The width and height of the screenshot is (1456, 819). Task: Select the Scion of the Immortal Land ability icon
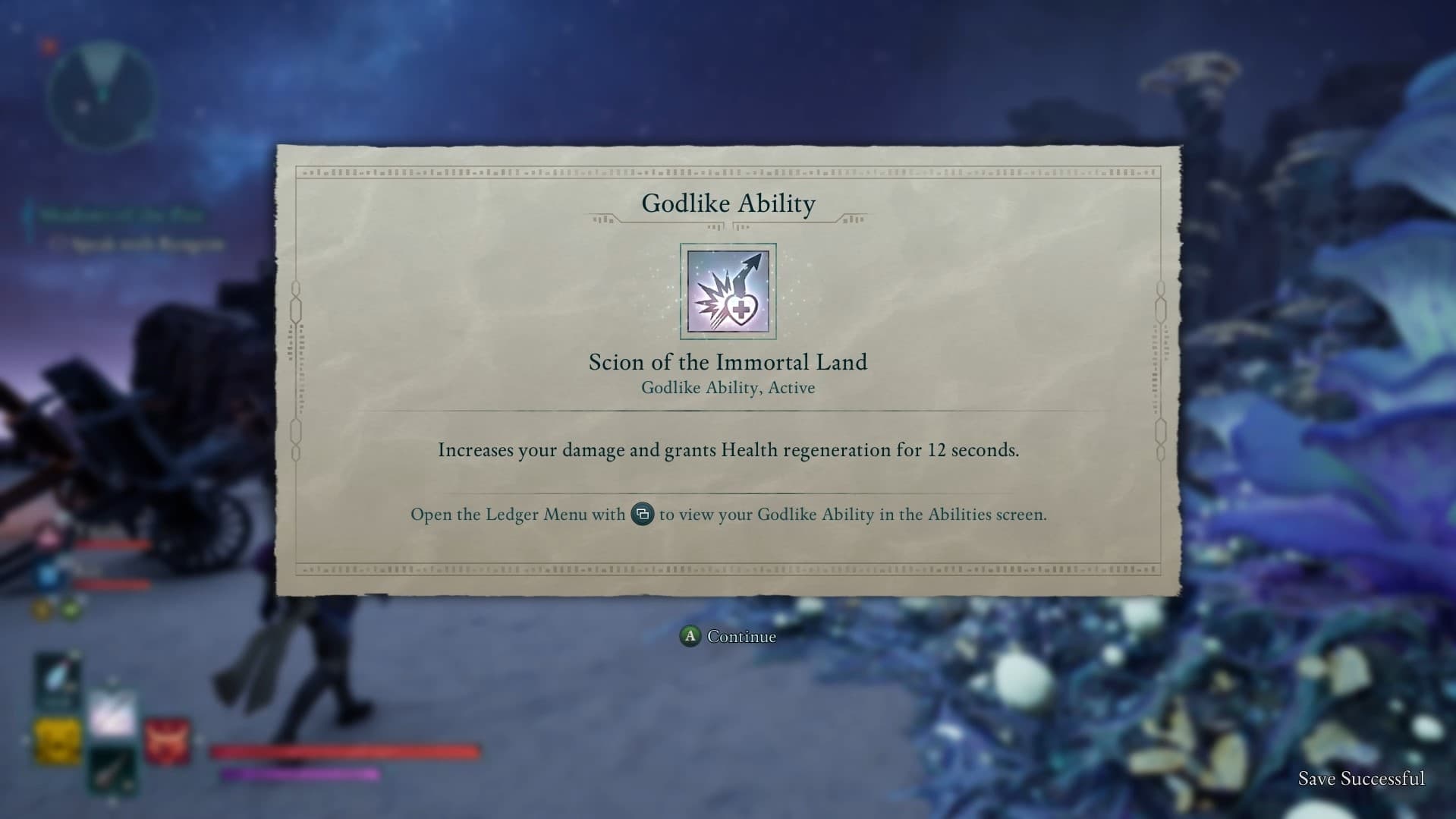(727, 289)
